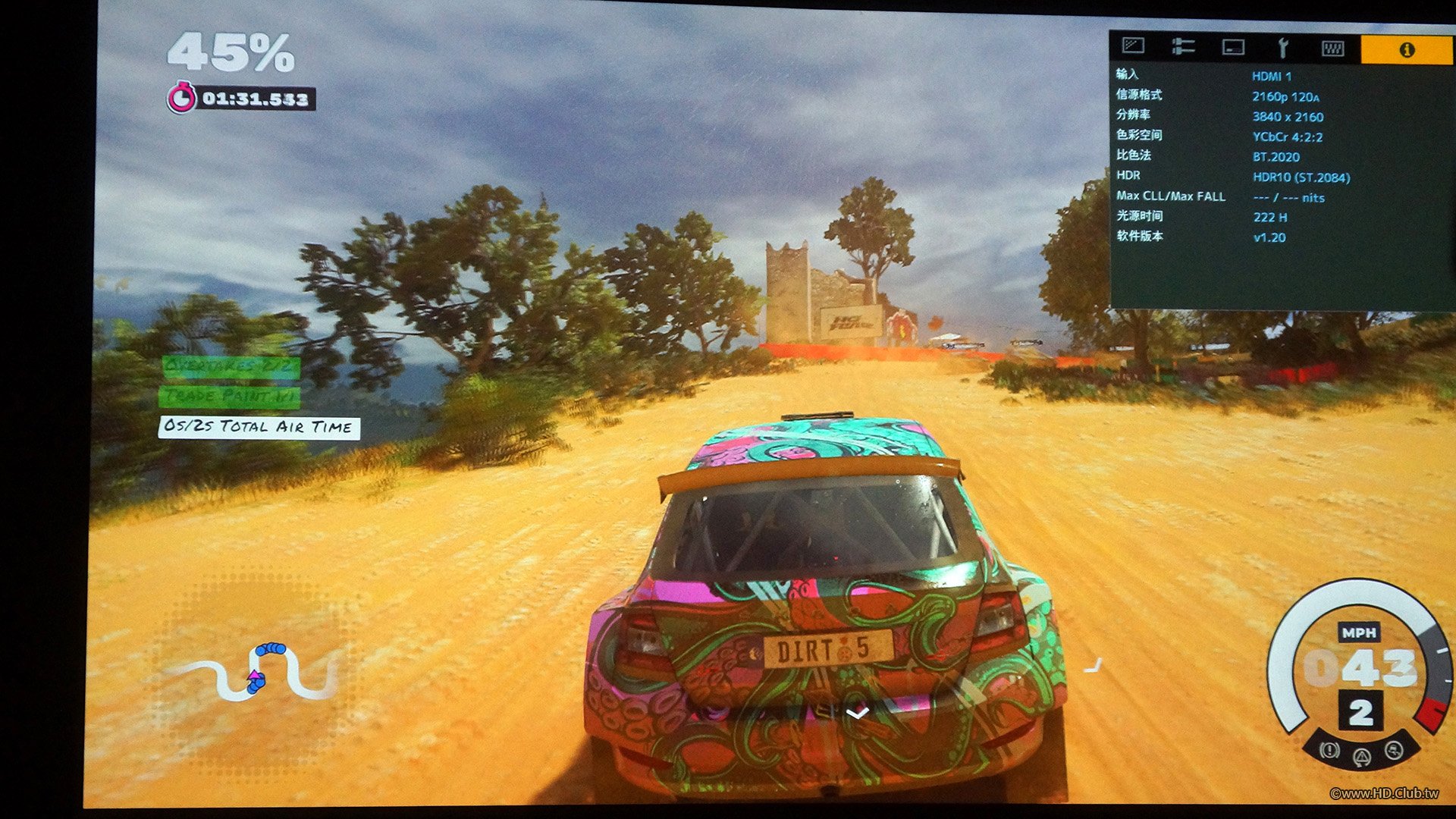Viewport: 1456px width, 819px height.
Task: Select the Total Air Time objective
Action: [259, 427]
